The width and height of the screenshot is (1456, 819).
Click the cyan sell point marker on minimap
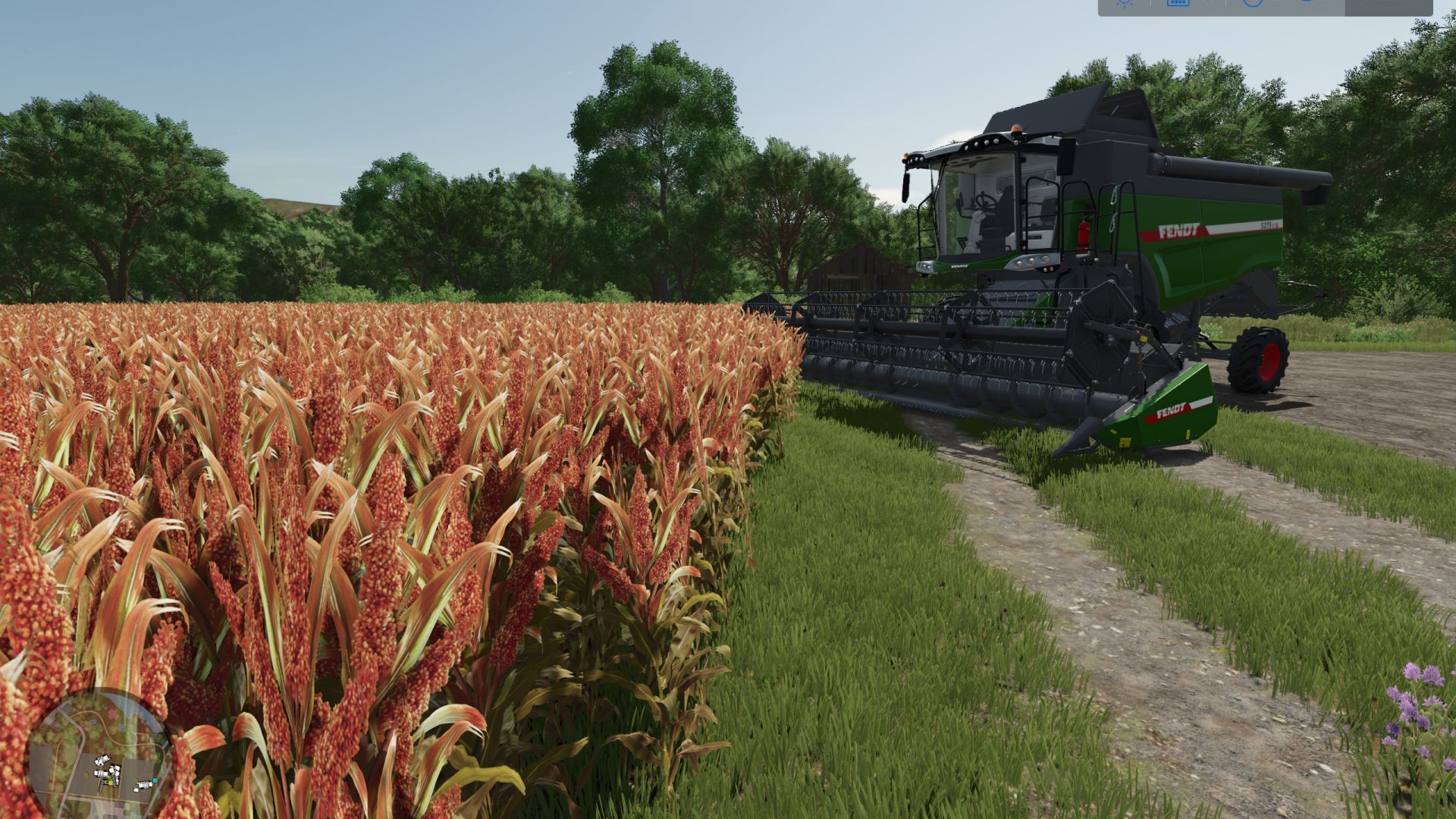click(x=155, y=780)
